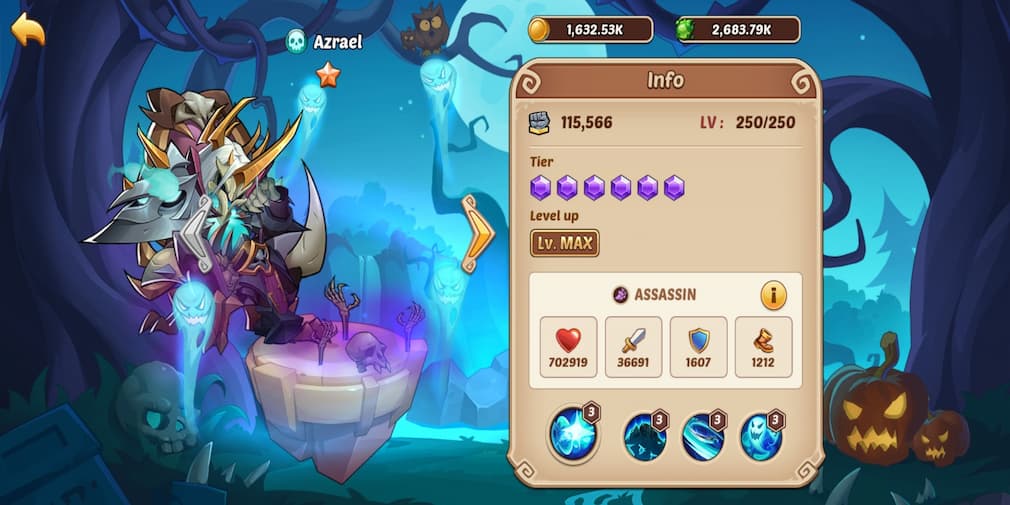This screenshot has height=505, width=1010.
Task: View the blue slash passive skill
Action: click(703, 438)
